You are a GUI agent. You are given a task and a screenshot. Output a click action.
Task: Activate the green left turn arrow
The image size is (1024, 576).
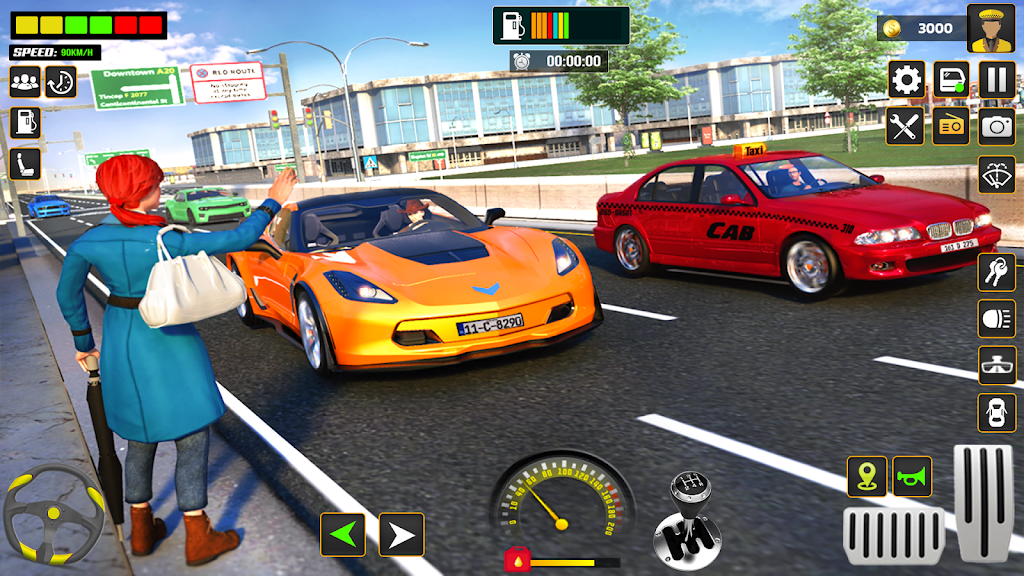coord(342,535)
